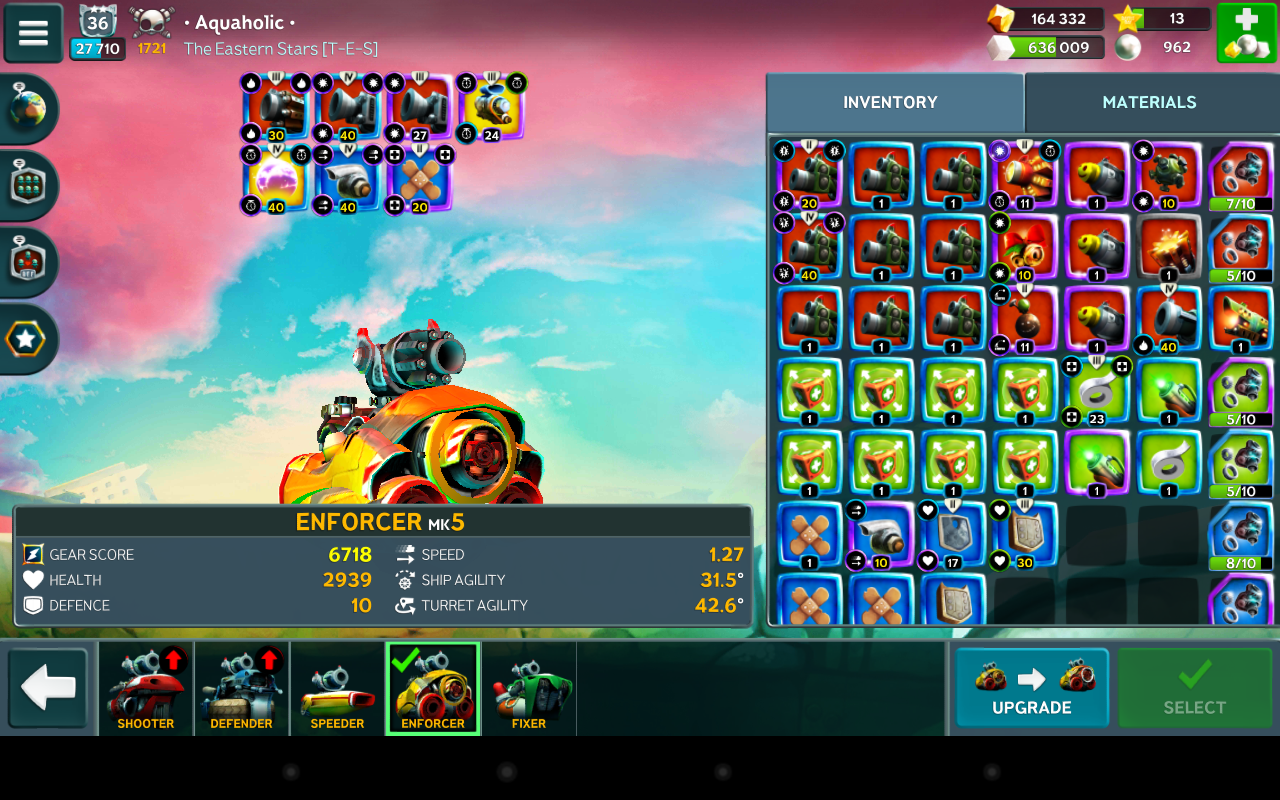Screen dimensions: 1280x800
Task: Pick the level 30 shield in inventory
Action: click(x=1025, y=536)
